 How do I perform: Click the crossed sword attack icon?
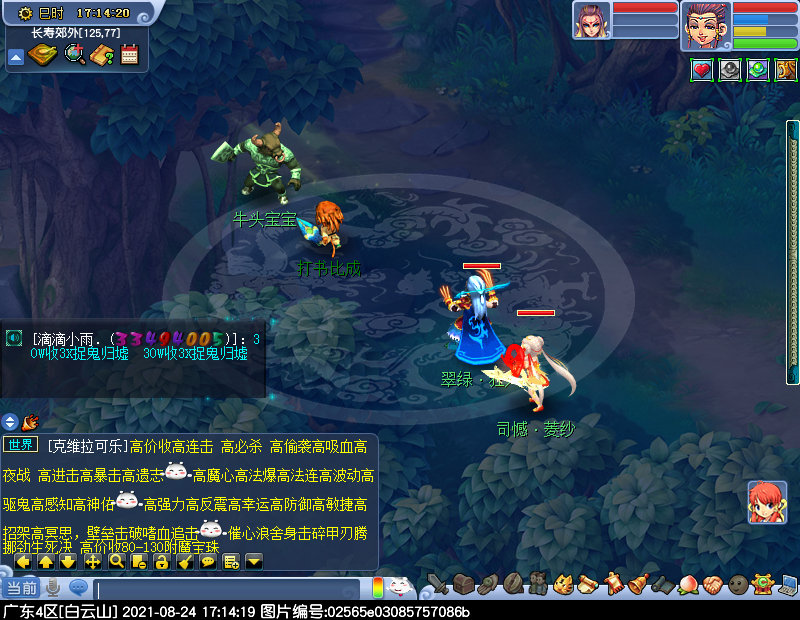click(x=437, y=584)
